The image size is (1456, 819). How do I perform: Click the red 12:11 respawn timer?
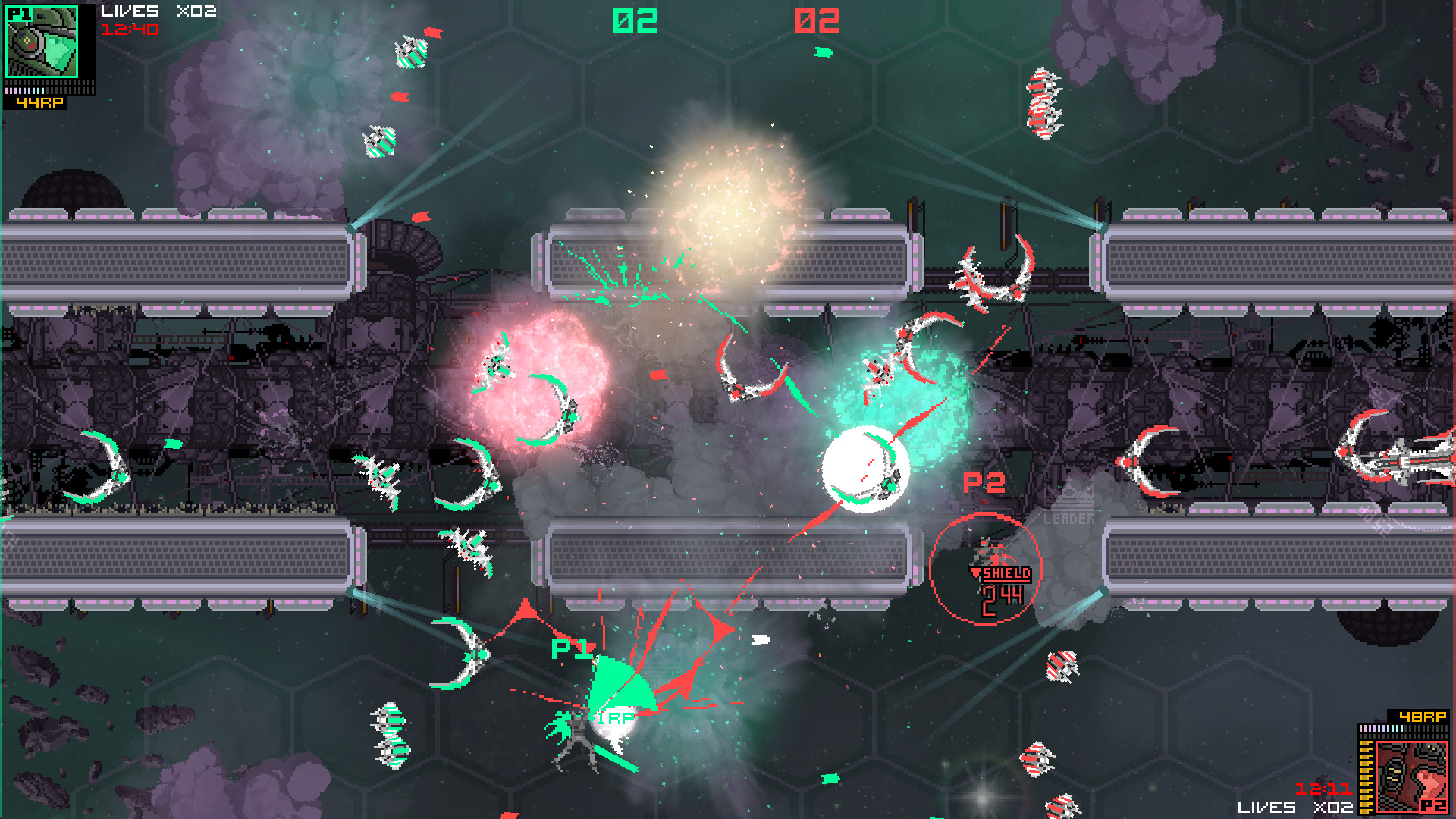[x=1324, y=789]
